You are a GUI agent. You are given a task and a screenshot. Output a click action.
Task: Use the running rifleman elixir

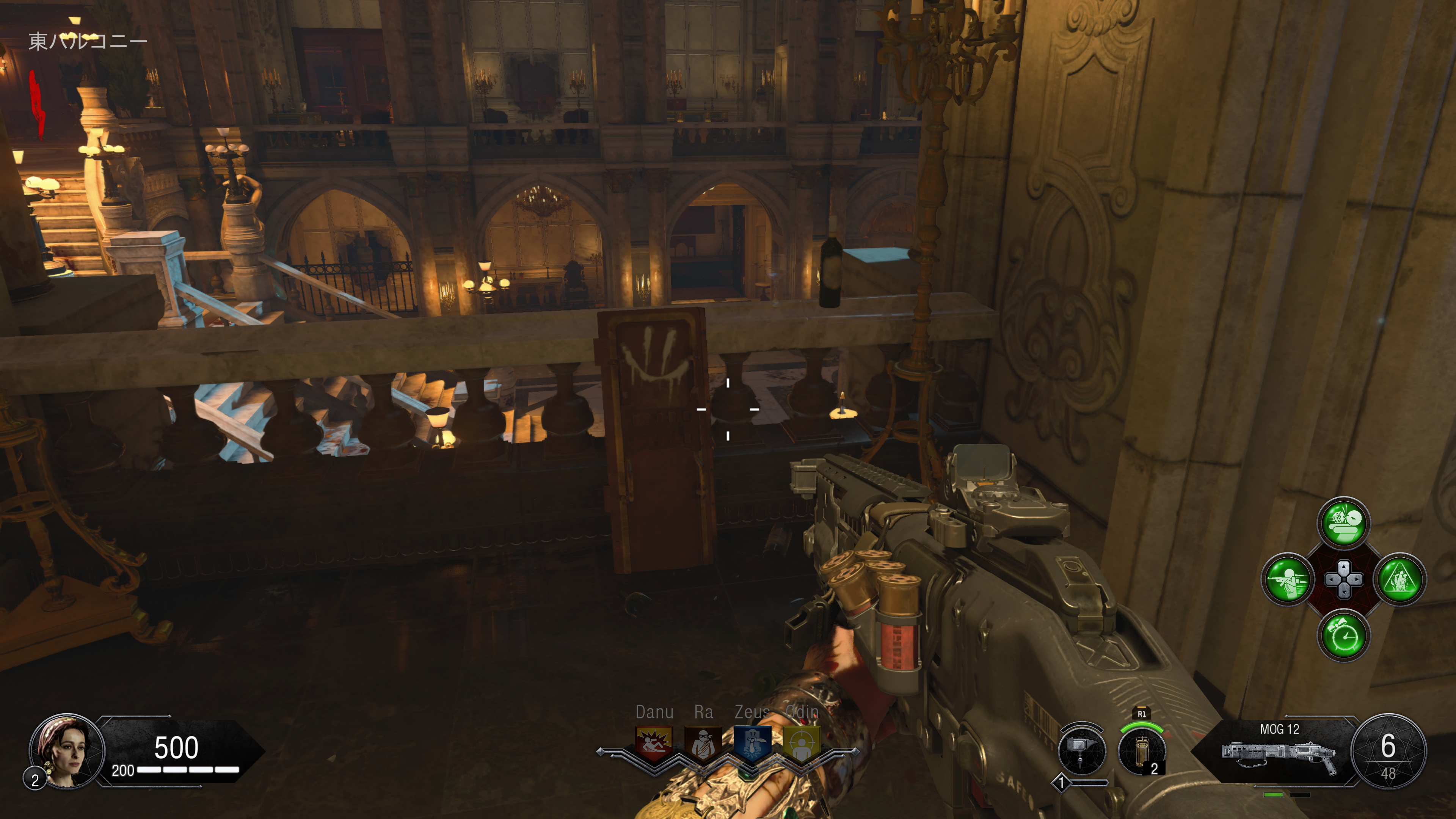(1288, 579)
